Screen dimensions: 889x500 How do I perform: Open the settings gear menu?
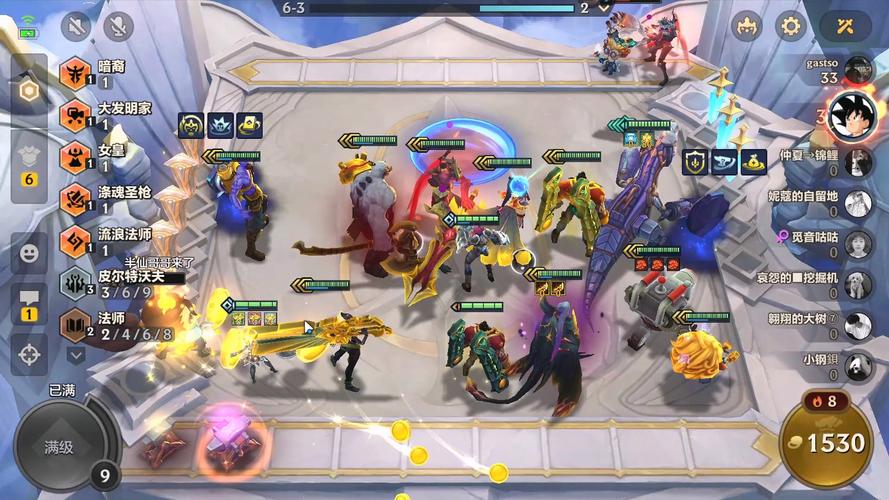click(791, 26)
